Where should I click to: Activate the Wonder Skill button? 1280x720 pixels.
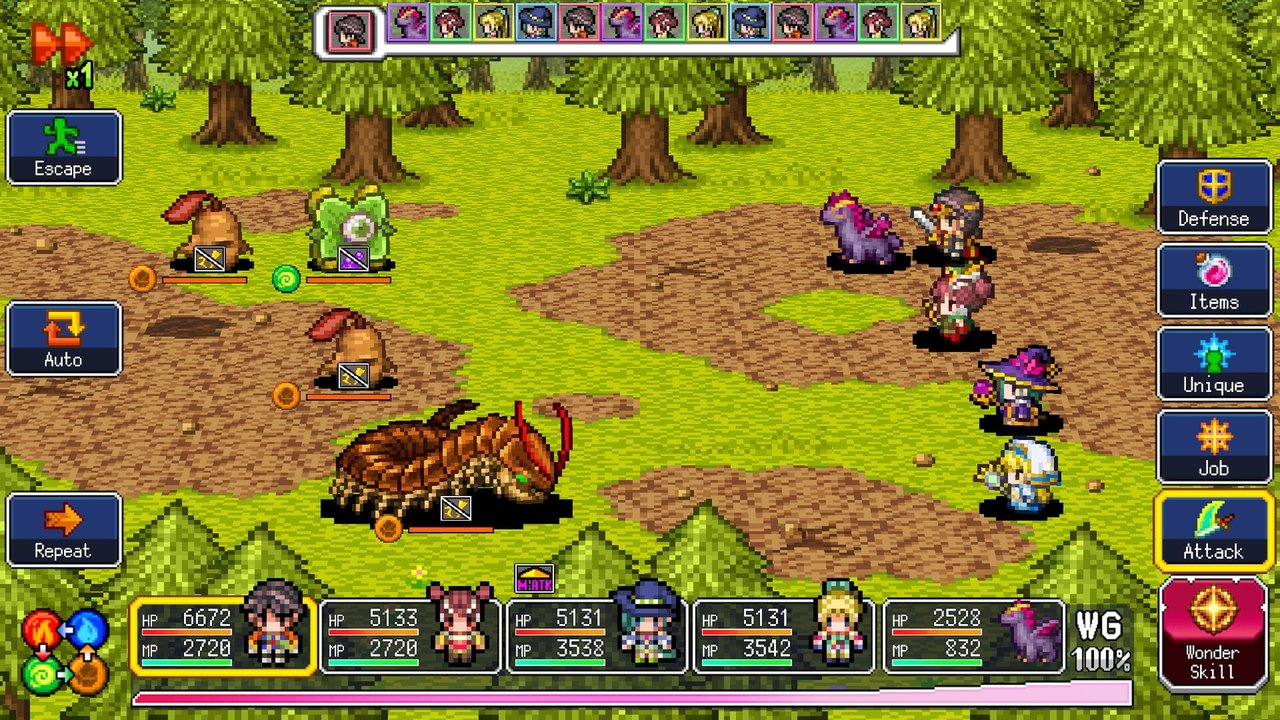(1213, 634)
